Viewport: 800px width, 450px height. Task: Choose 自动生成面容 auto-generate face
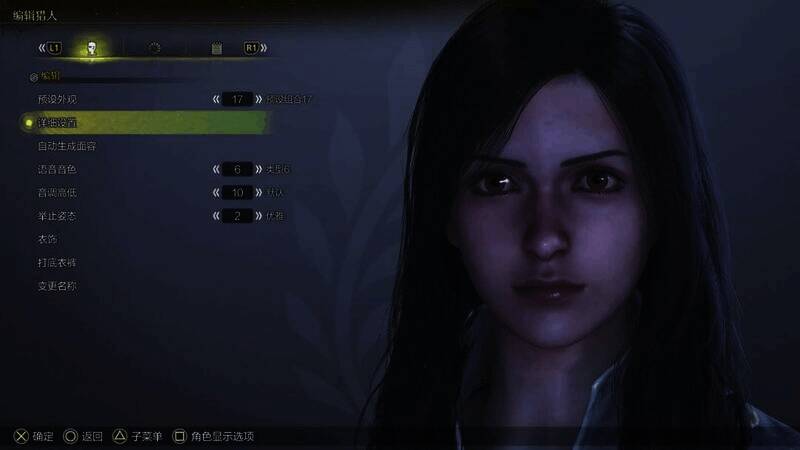(x=66, y=146)
